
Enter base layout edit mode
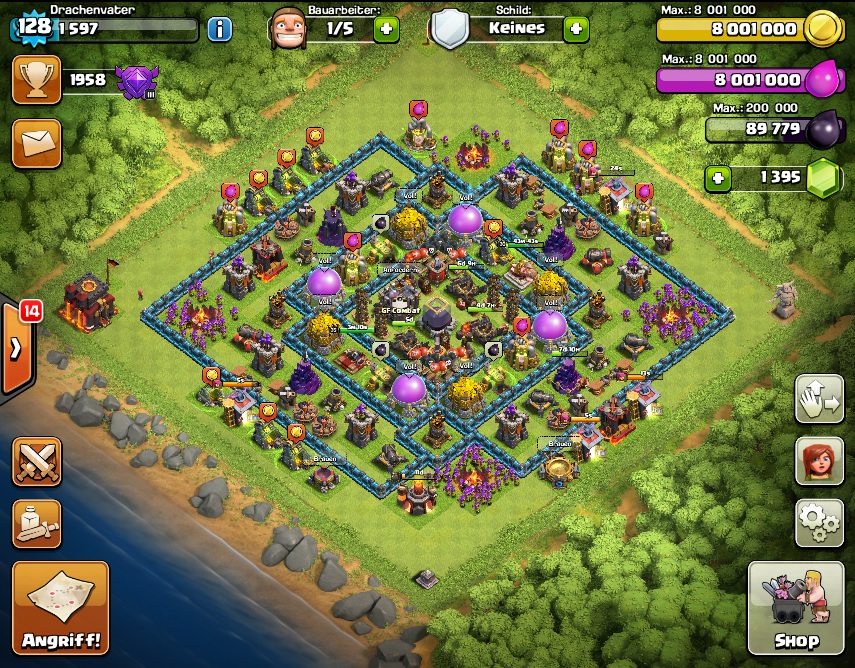click(819, 400)
